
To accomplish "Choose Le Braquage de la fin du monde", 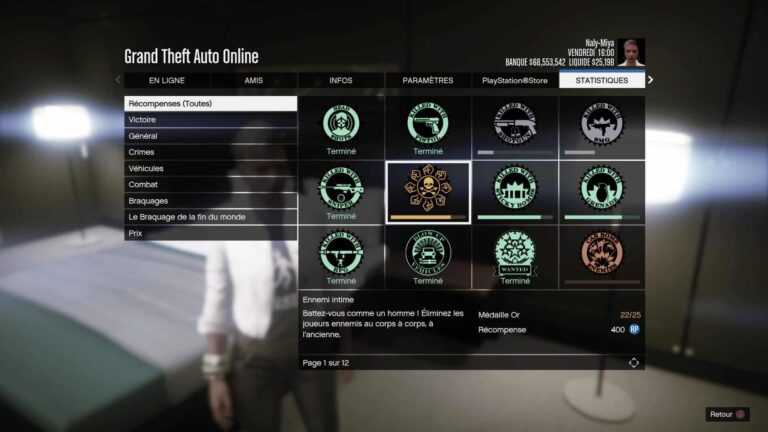I will pos(210,216).
